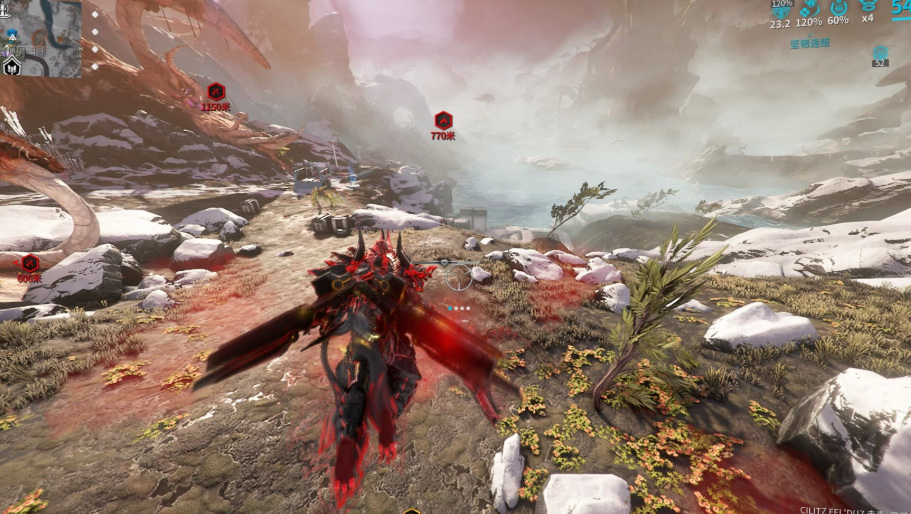Select the red enemy marker labeled 770米
The height and width of the screenshot is (514, 911).
443,120
